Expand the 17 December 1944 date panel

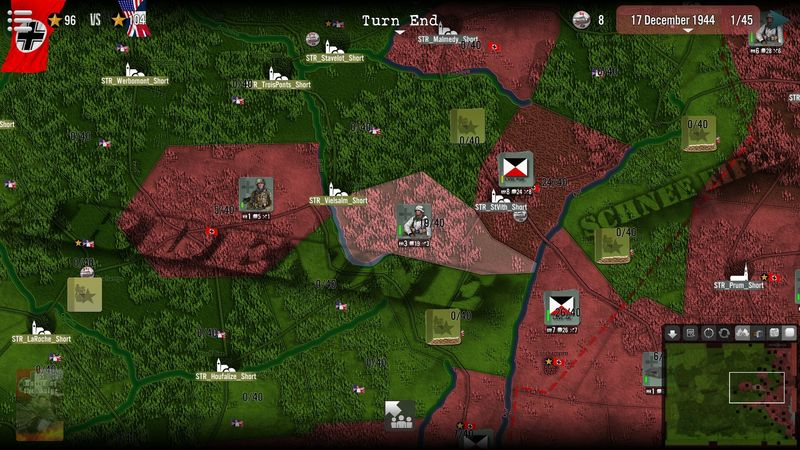click(687, 20)
